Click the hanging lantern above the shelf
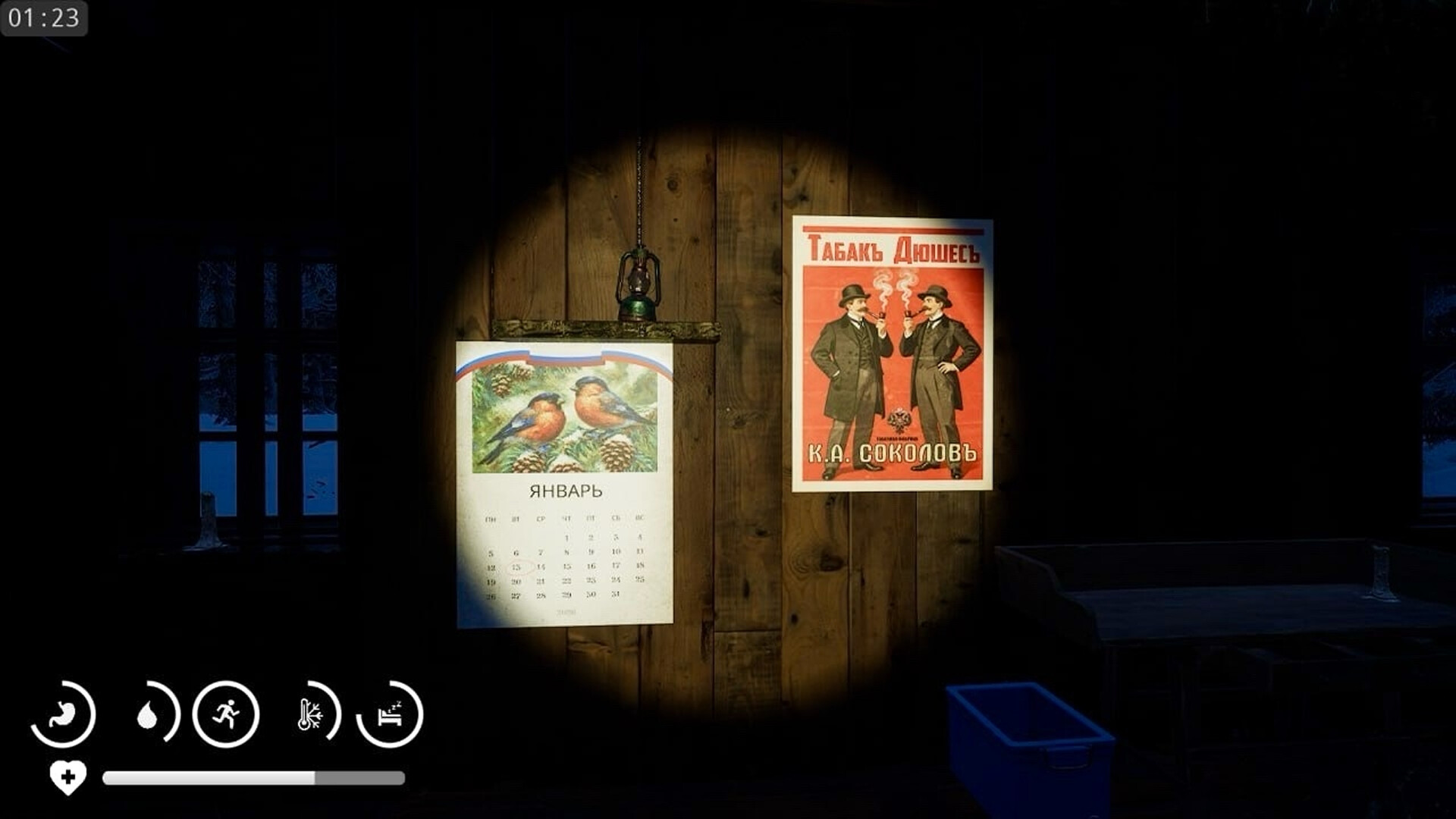Screen dimensions: 1456x819 (638, 284)
